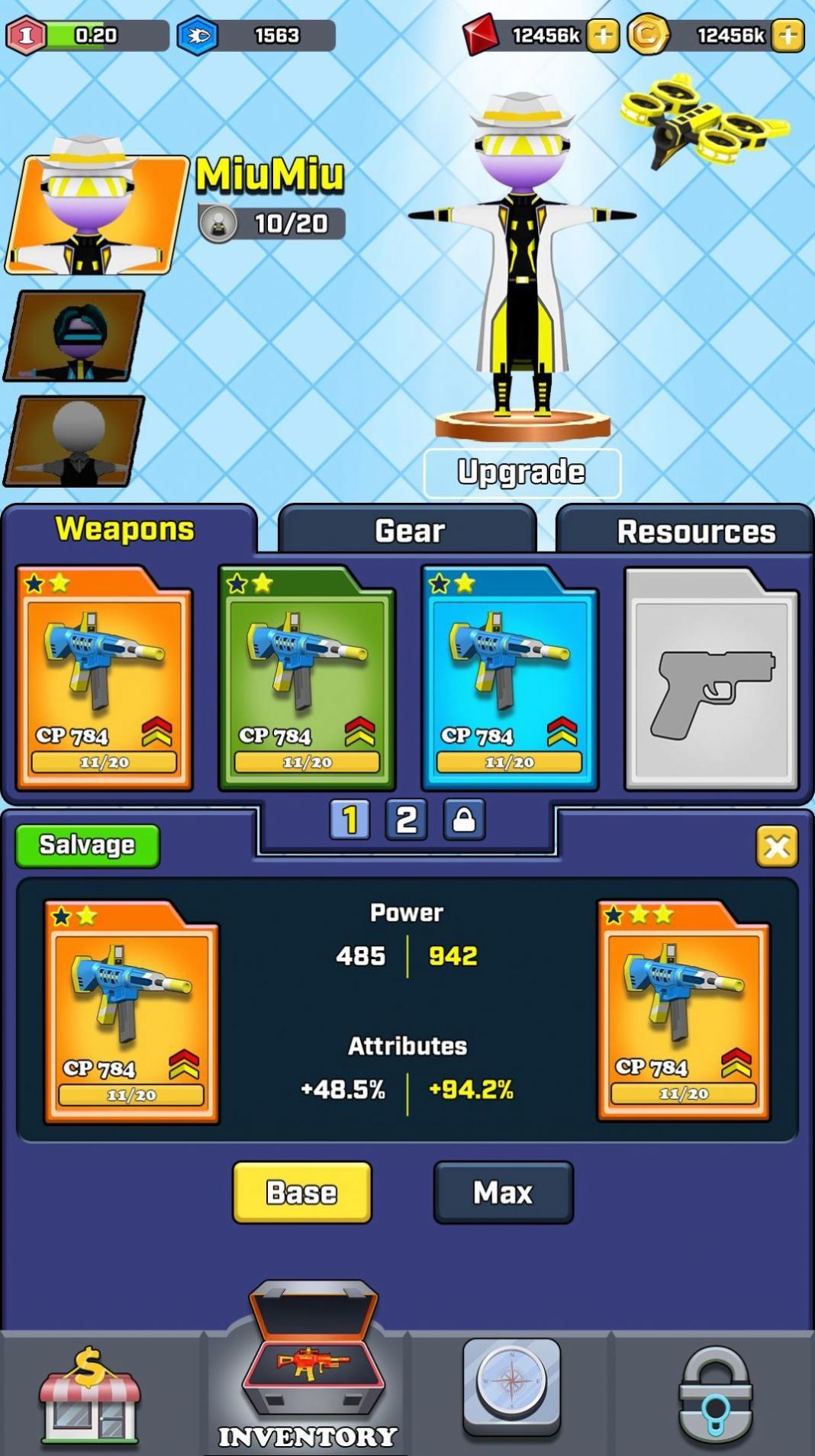This screenshot has height=1456, width=815.
Task: Open the compass map menu
Action: coord(511,1385)
